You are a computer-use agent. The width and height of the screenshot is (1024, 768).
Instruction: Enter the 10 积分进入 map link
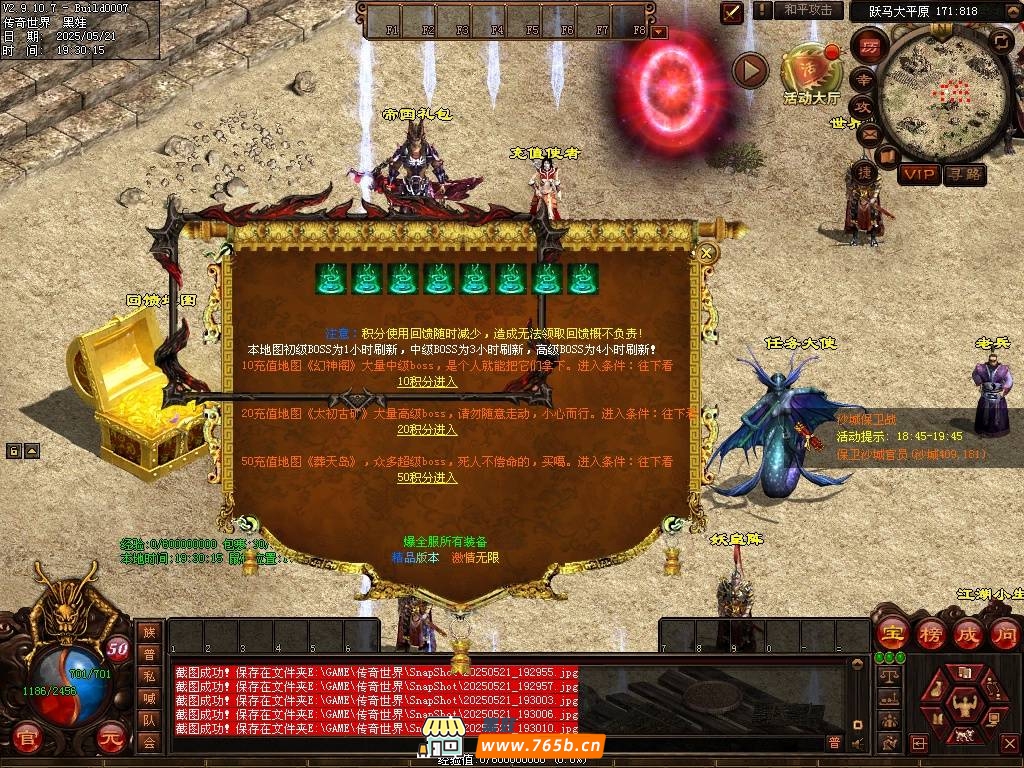[427, 381]
